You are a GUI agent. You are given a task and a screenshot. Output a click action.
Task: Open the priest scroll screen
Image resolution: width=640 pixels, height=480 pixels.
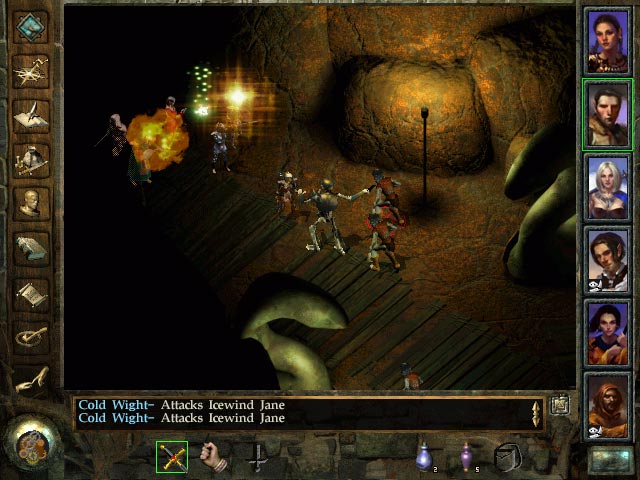31,293
